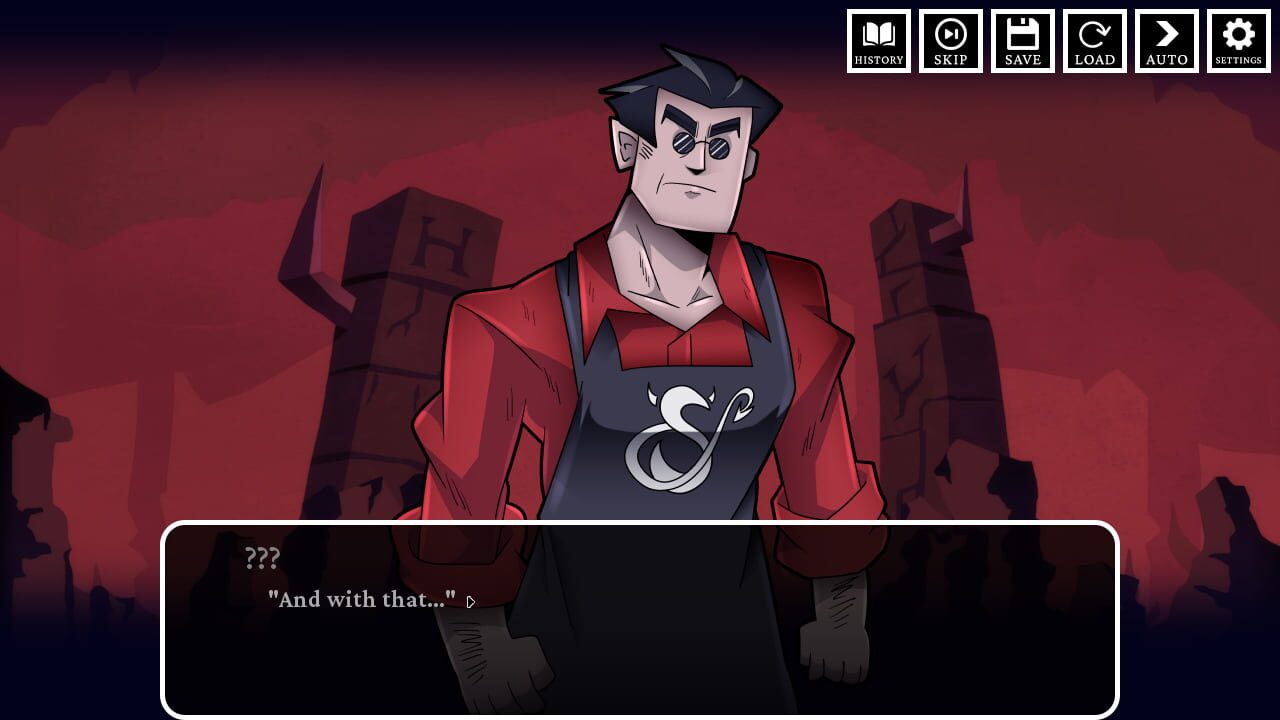Turn on fast-forward skipping

951,41
